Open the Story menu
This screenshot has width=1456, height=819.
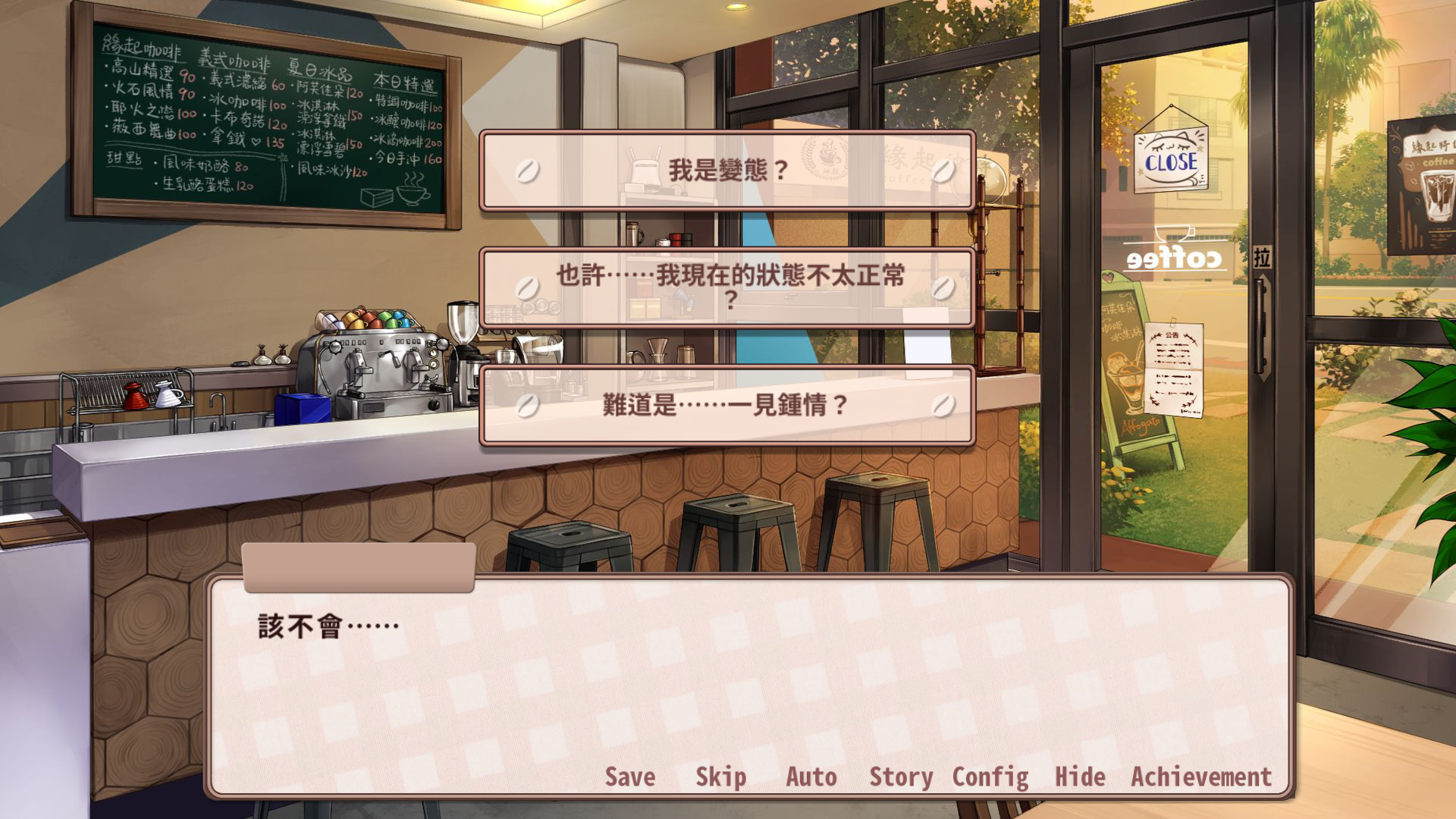[901, 777]
